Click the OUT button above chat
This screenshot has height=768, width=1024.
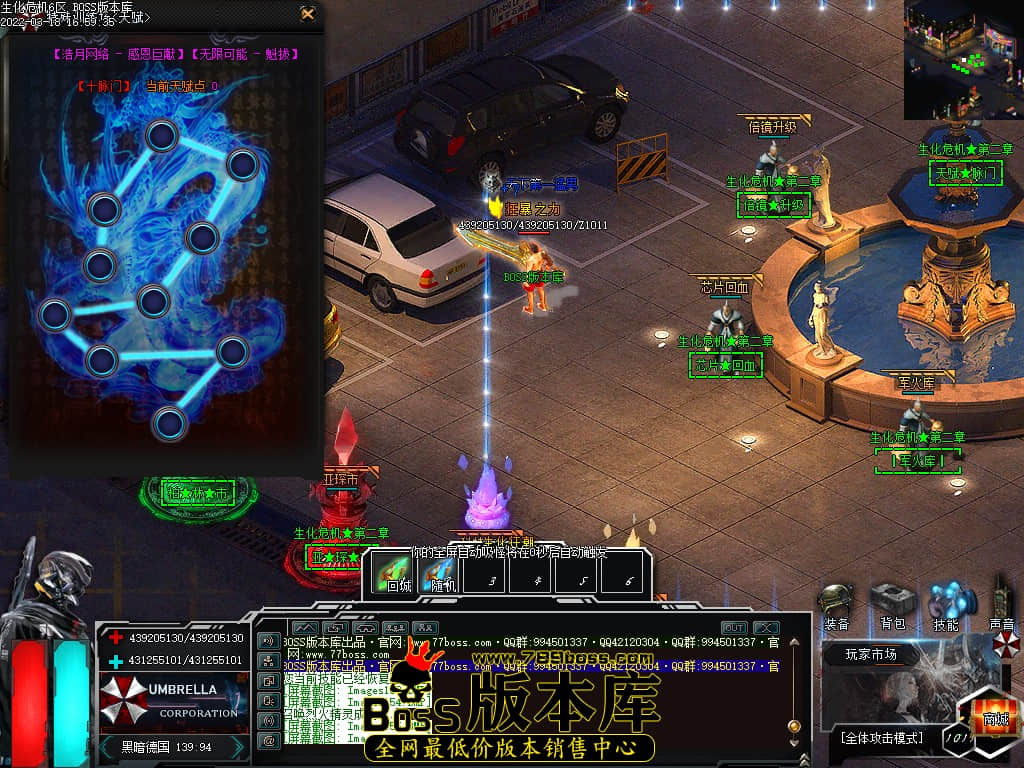pyautogui.click(x=733, y=628)
